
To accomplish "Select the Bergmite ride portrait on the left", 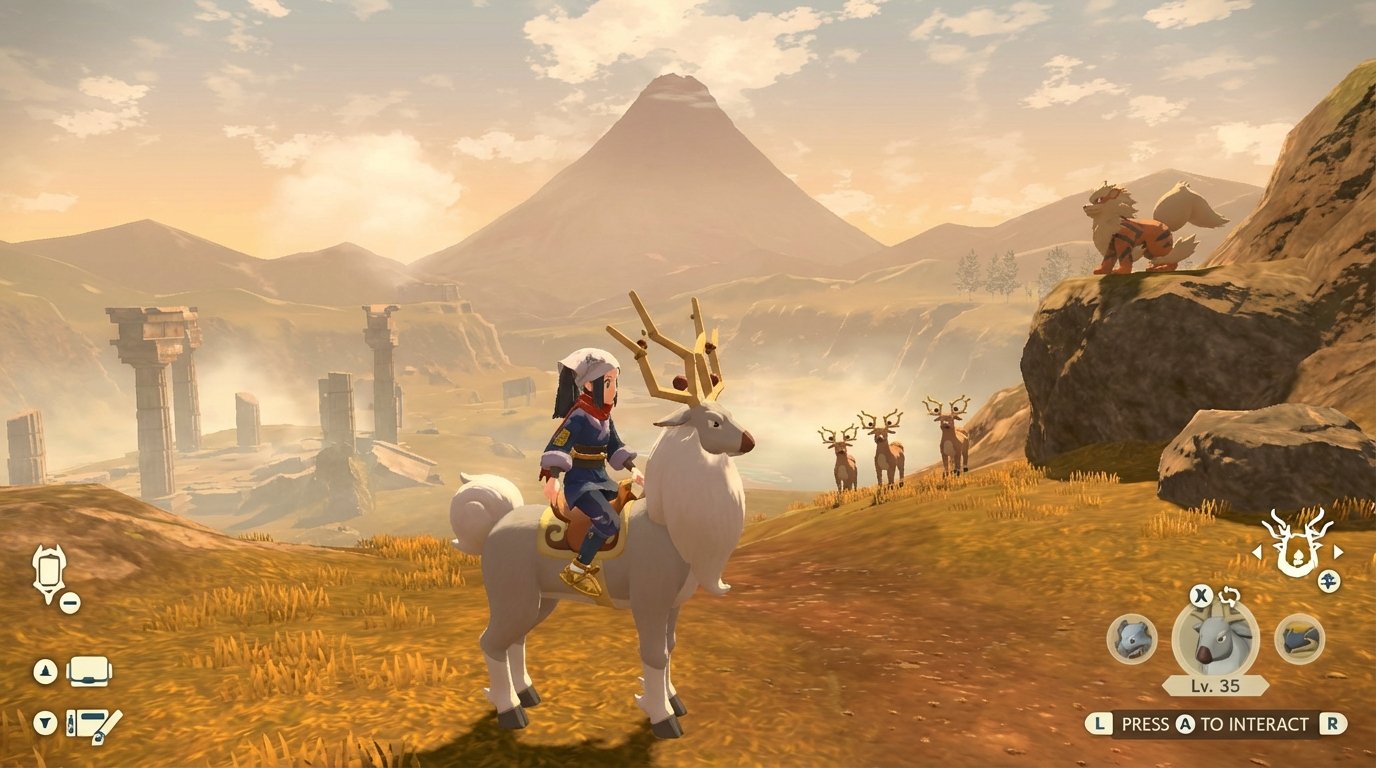I will coord(1131,639).
